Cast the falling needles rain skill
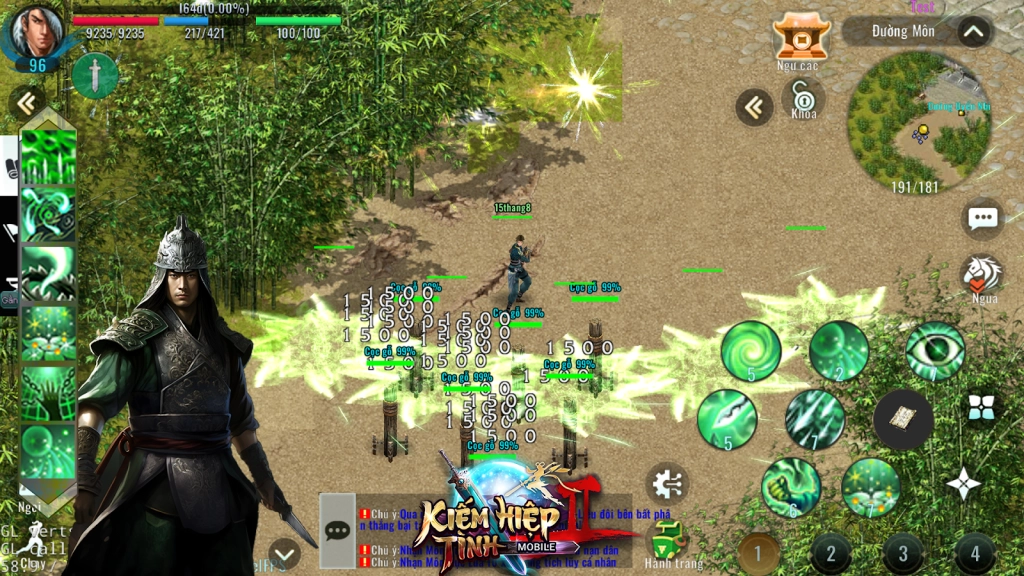Image resolution: width=1024 pixels, height=576 pixels. 815,419
